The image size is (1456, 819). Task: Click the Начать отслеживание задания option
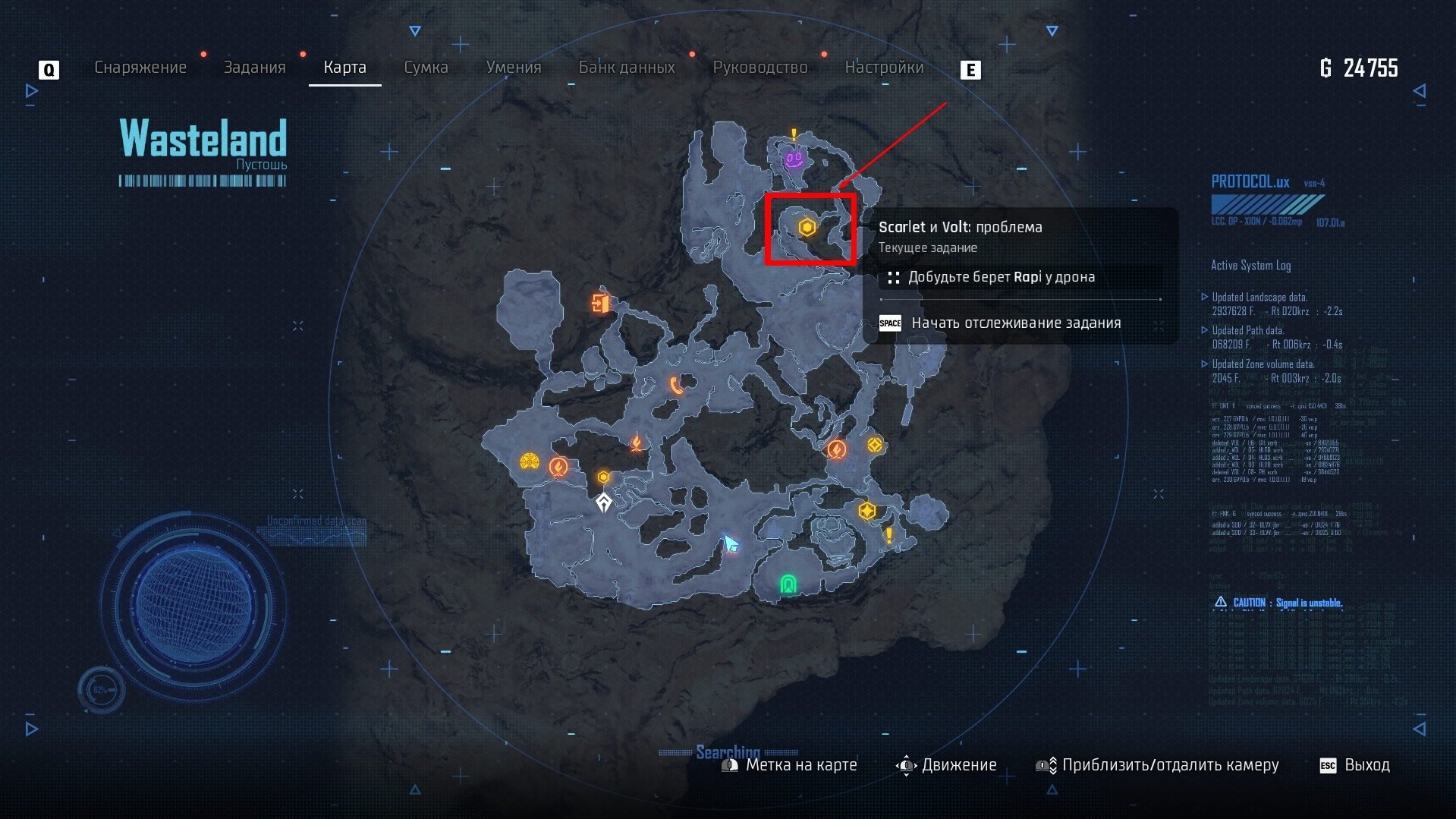click(x=1015, y=323)
